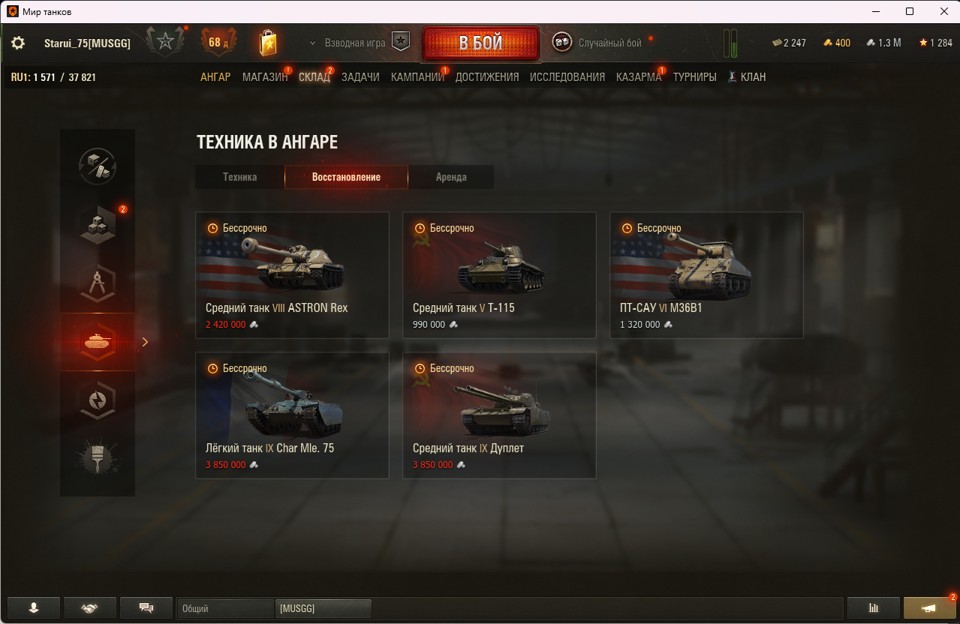Pick the Char Mle. 75 light tank
960x624 pixels.
pos(292,415)
